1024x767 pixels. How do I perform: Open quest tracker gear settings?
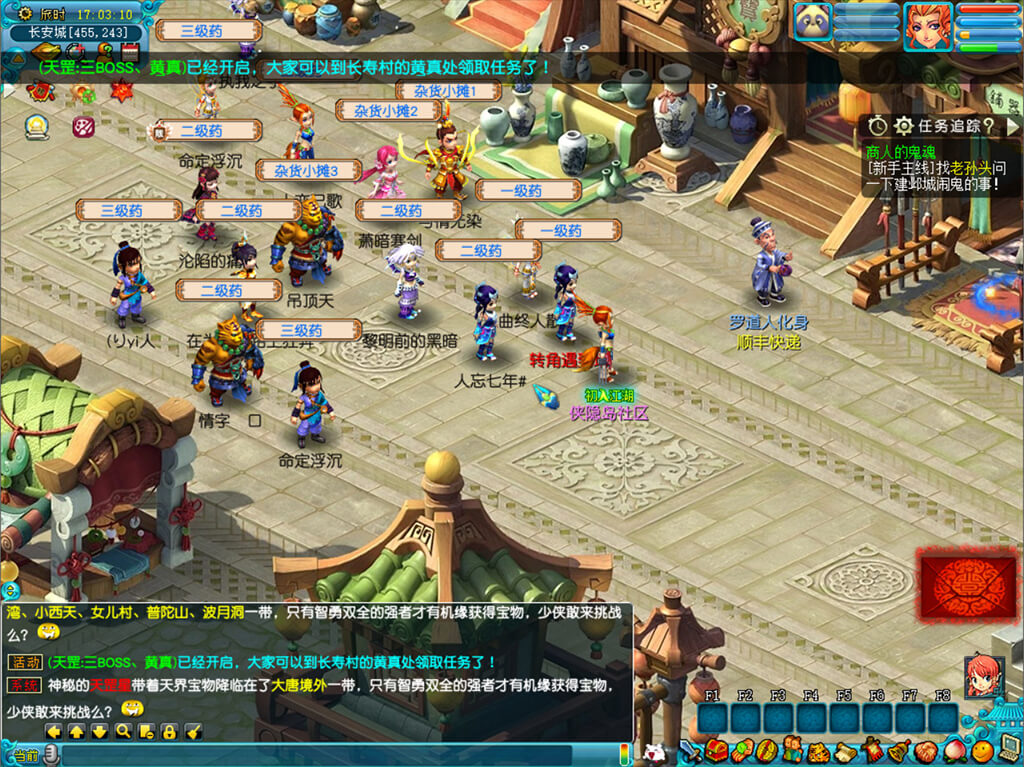tap(903, 126)
